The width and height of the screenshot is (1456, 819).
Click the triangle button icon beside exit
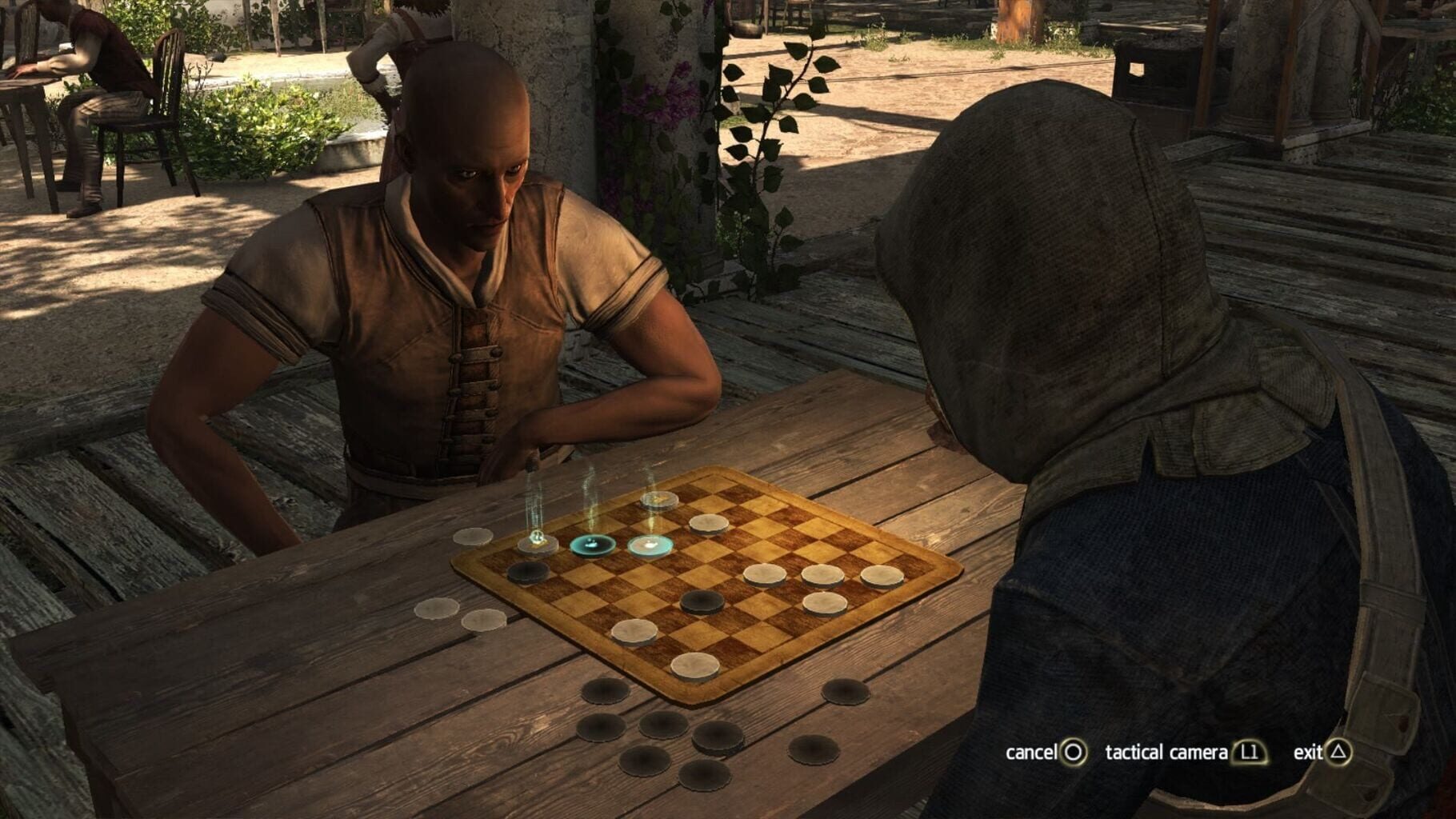(1338, 753)
